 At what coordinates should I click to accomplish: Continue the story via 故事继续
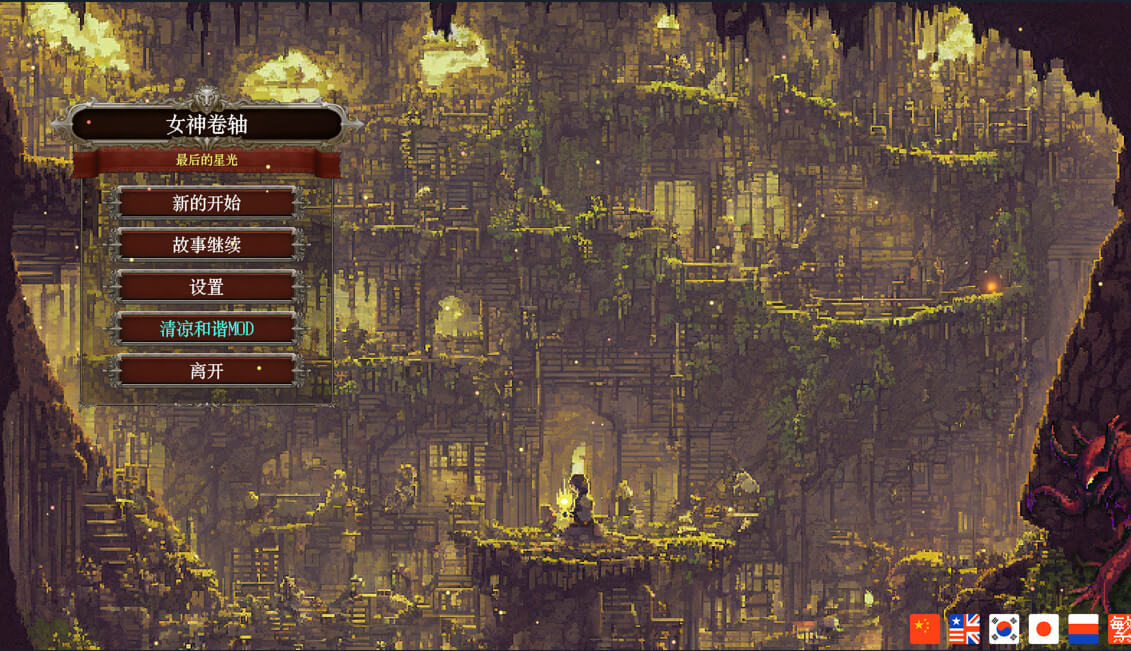207,245
